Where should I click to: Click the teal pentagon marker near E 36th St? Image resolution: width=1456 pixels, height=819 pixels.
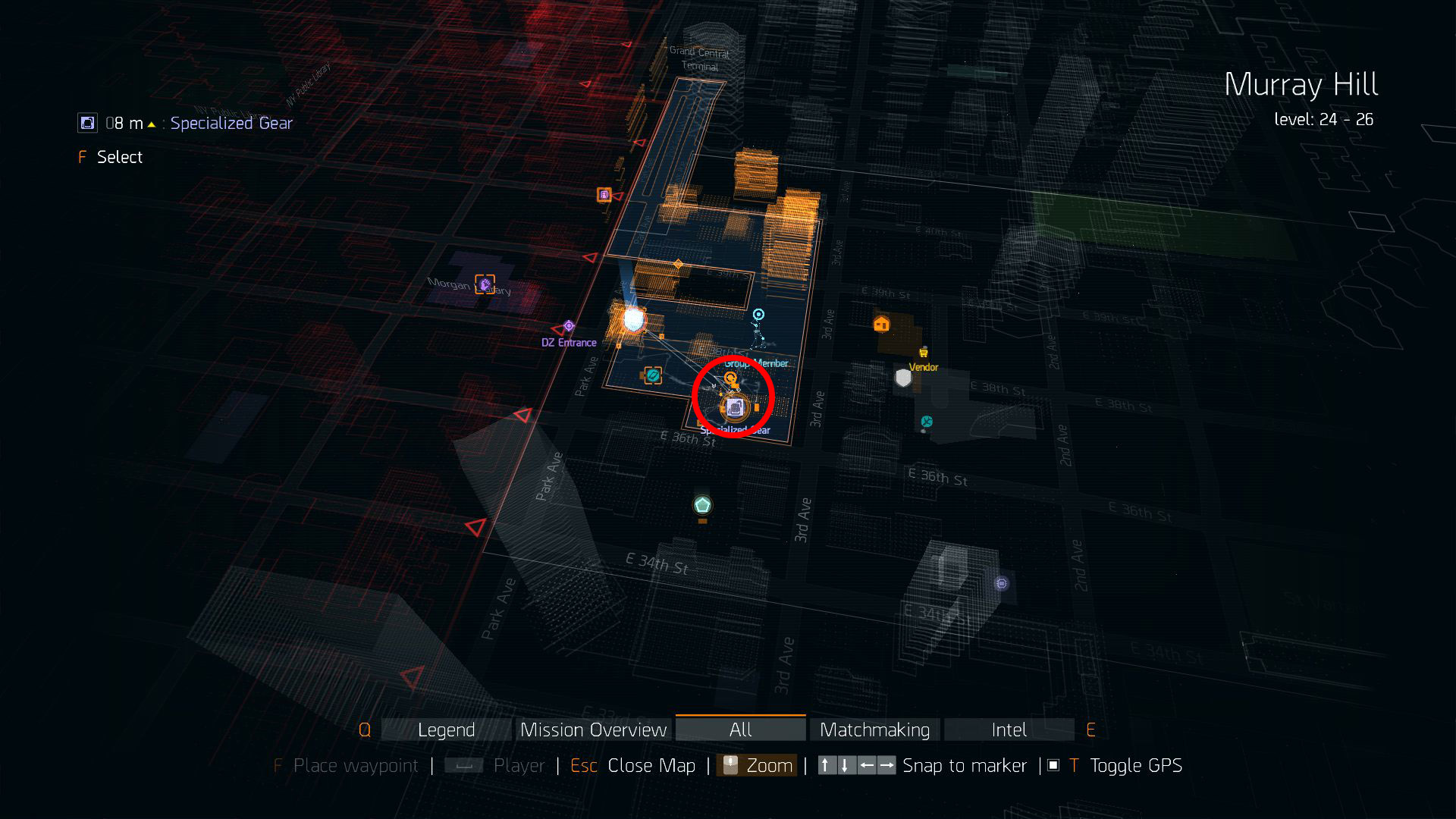point(702,504)
